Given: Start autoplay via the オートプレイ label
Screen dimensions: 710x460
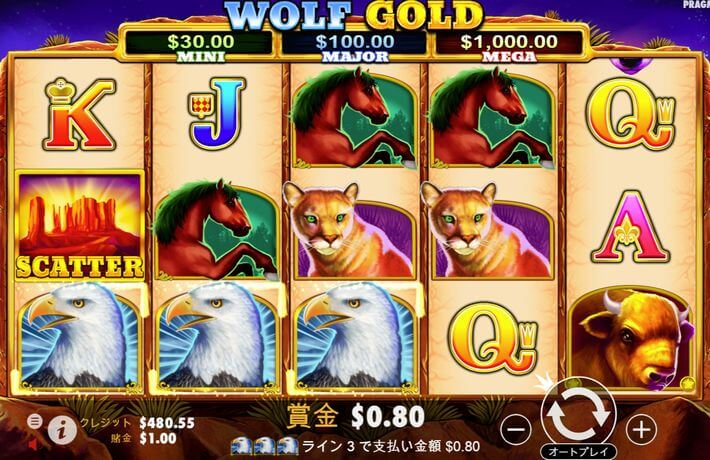Looking at the screenshot, I should [x=576, y=450].
